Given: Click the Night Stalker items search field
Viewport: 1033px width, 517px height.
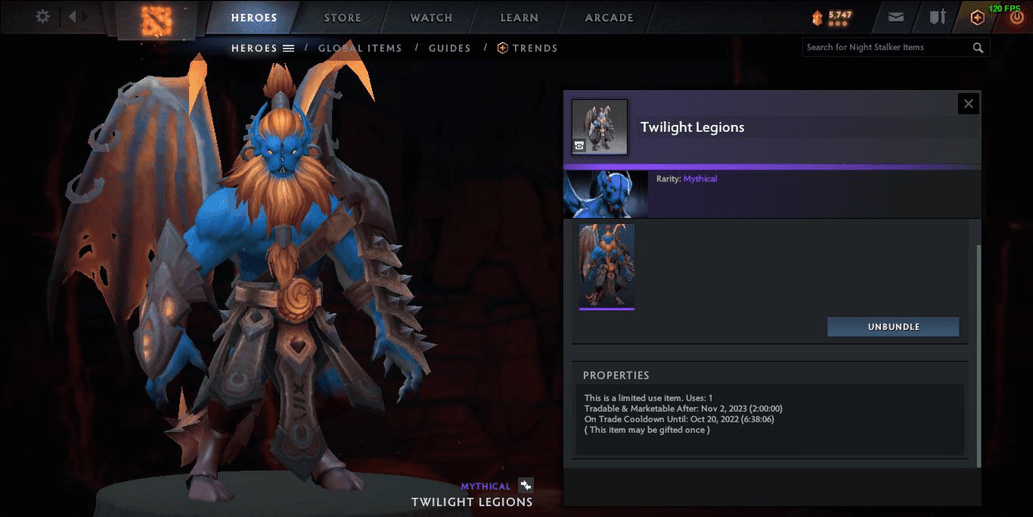Looking at the screenshot, I should [x=886, y=47].
